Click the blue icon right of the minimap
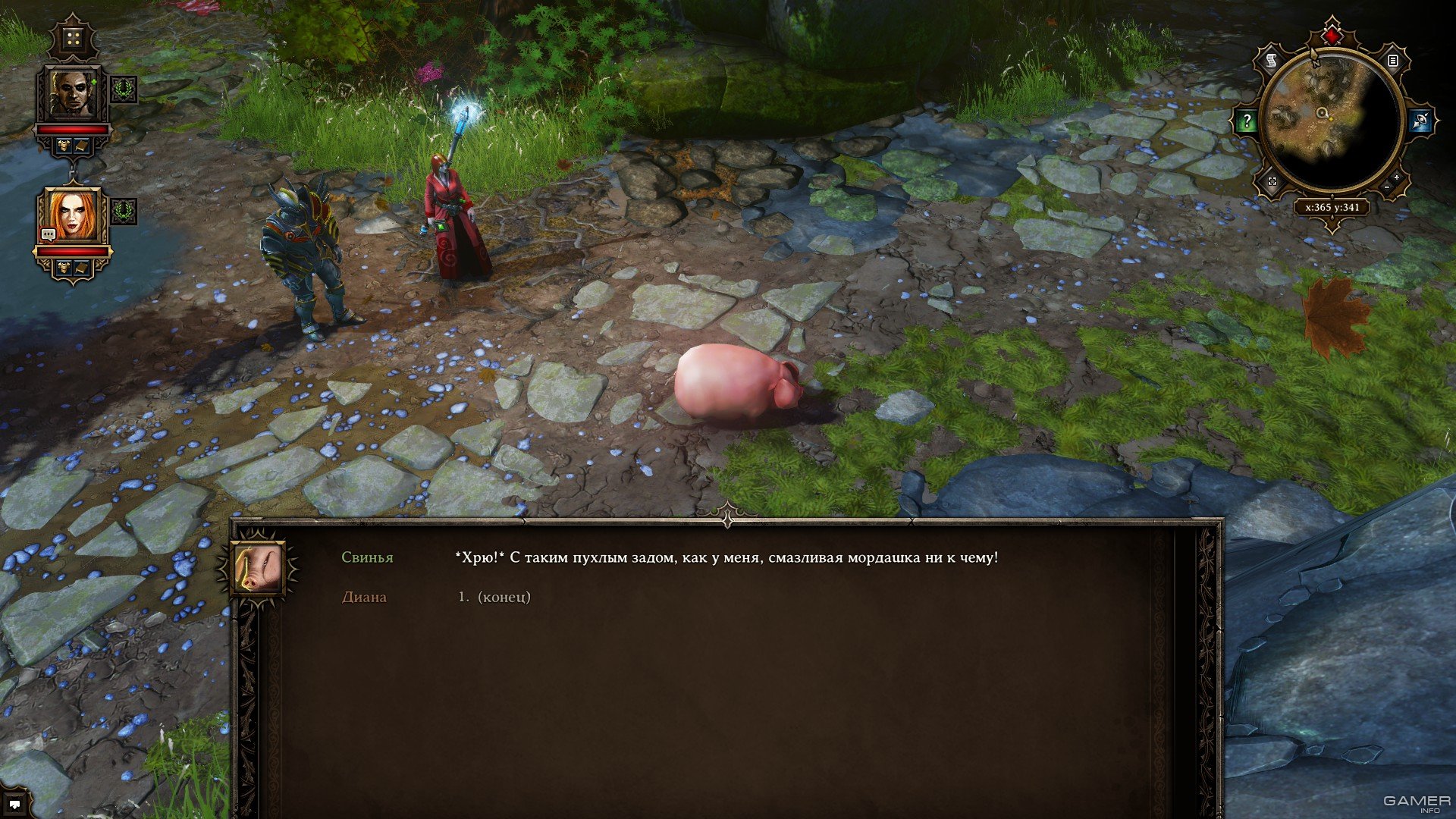This screenshot has width=1456, height=819. coord(1420,121)
